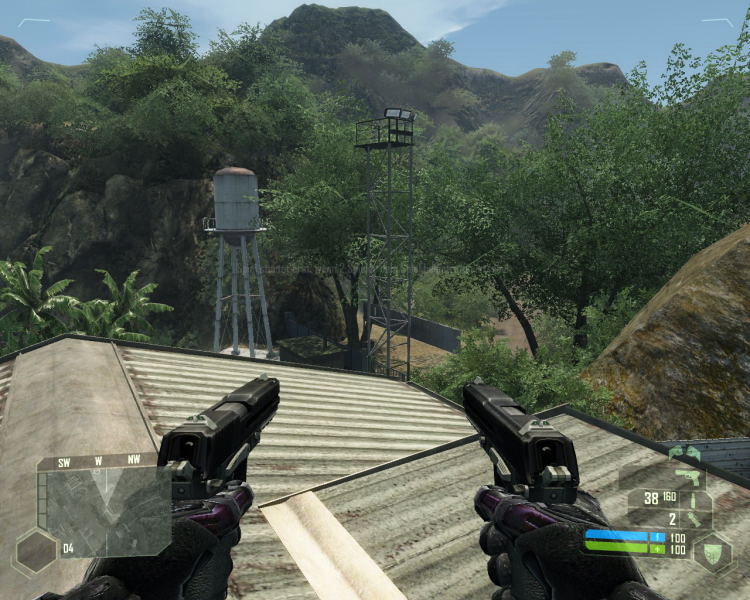
Task: Click the armor shield suit mode icon
Action: click(x=712, y=549)
